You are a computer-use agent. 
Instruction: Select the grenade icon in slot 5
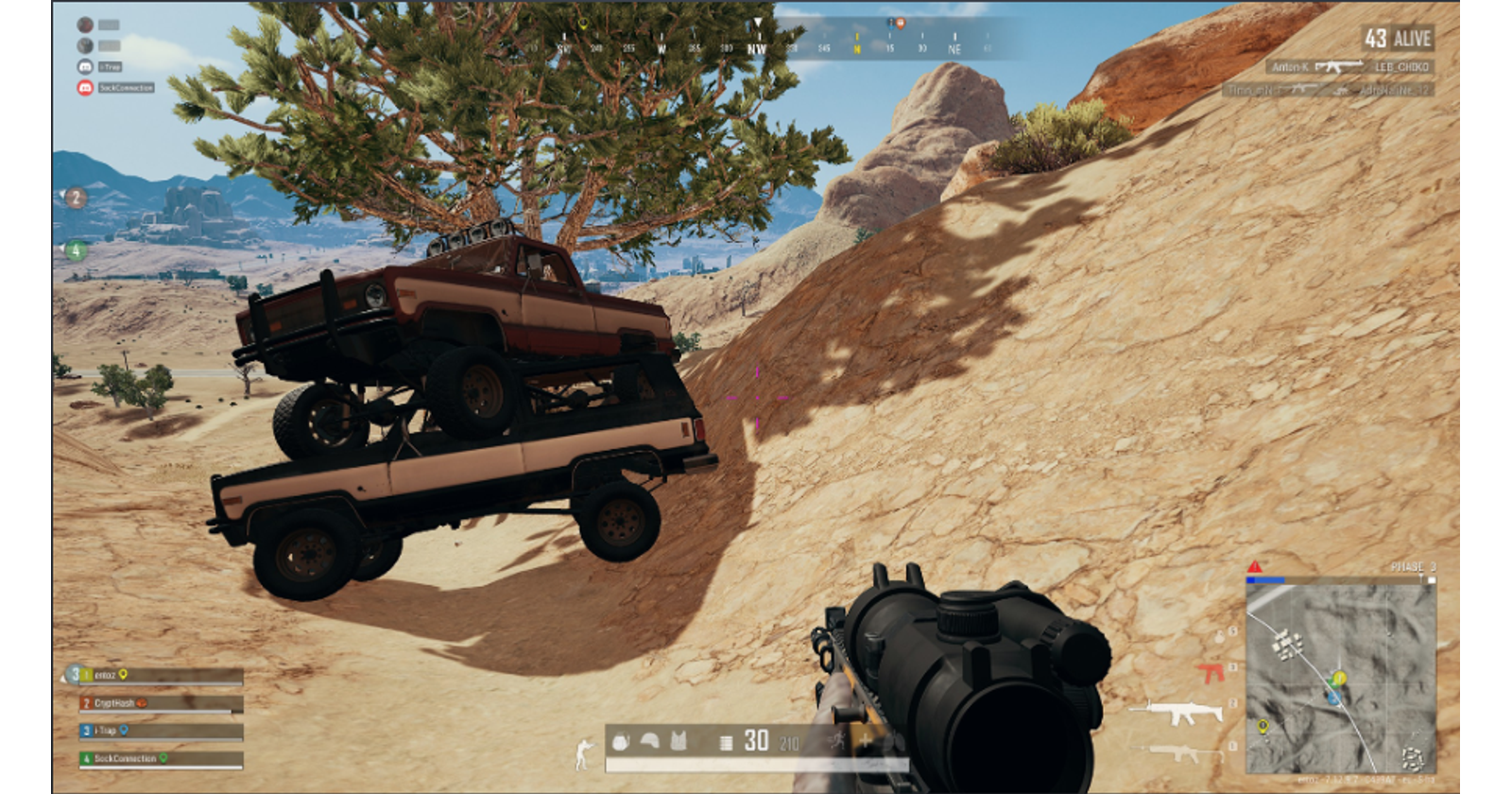click(1219, 636)
